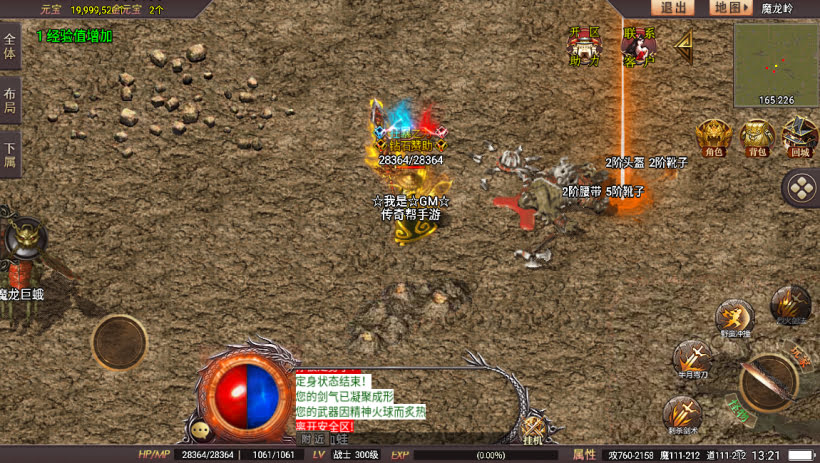Collapse the top icons with gold arrow
Image resolution: width=820 pixels, height=463 pixels.
click(685, 43)
